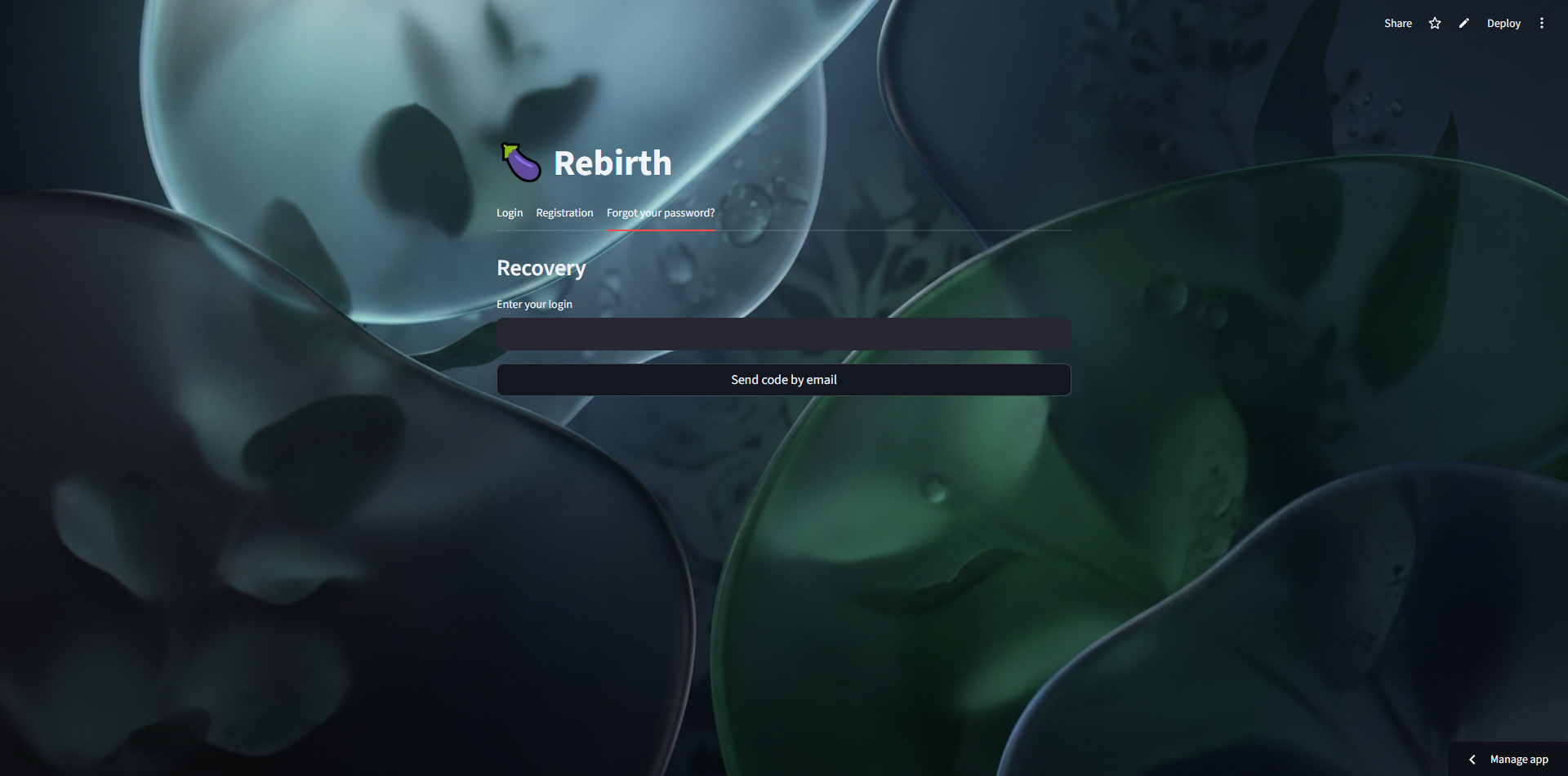1568x776 pixels.
Task: Expand options using the vertical dots
Action: click(x=1543, y=23)
